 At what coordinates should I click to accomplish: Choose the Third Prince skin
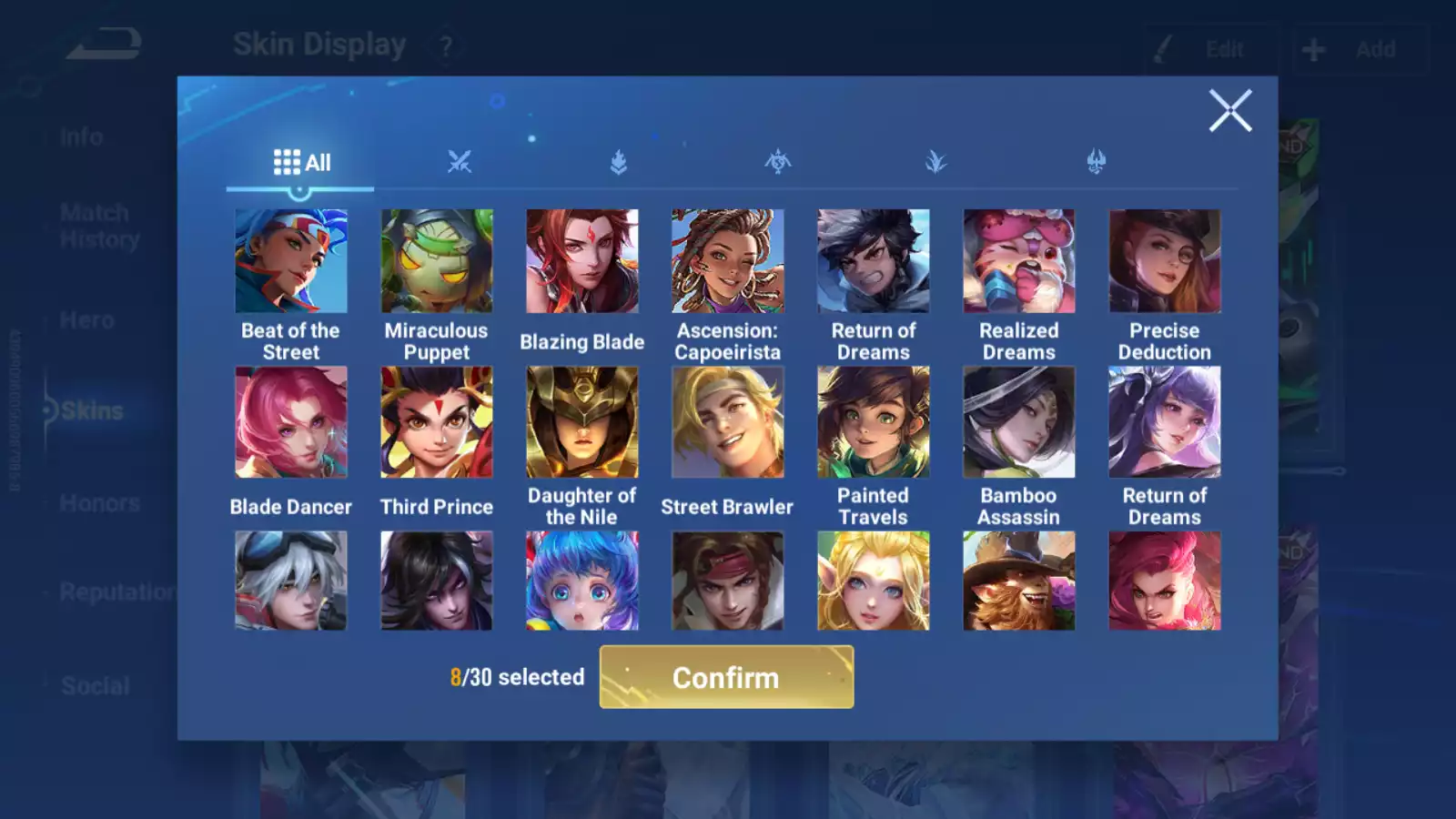[437, 422]
